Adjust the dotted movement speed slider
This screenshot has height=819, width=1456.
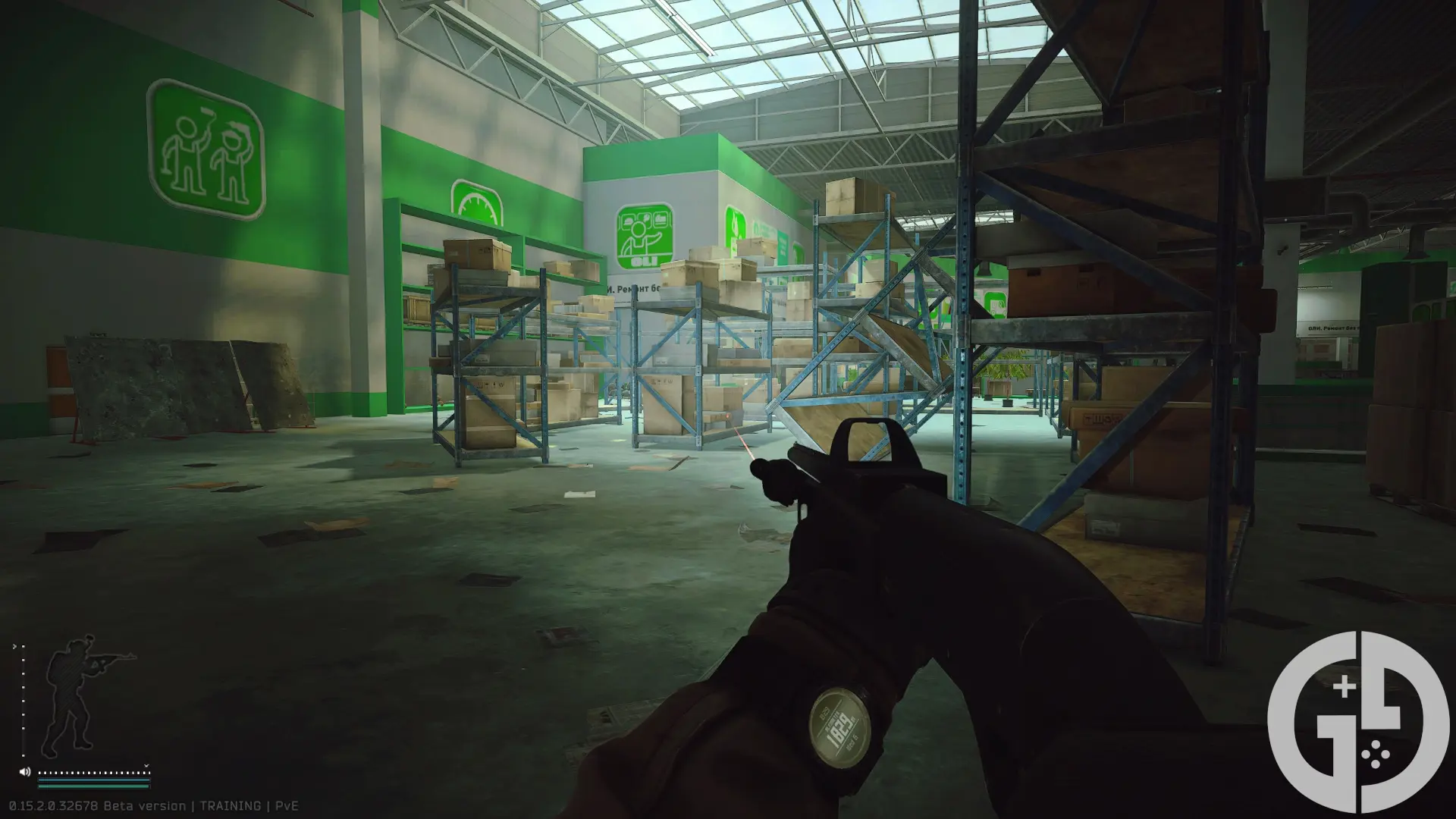click(x=93, y=773)
